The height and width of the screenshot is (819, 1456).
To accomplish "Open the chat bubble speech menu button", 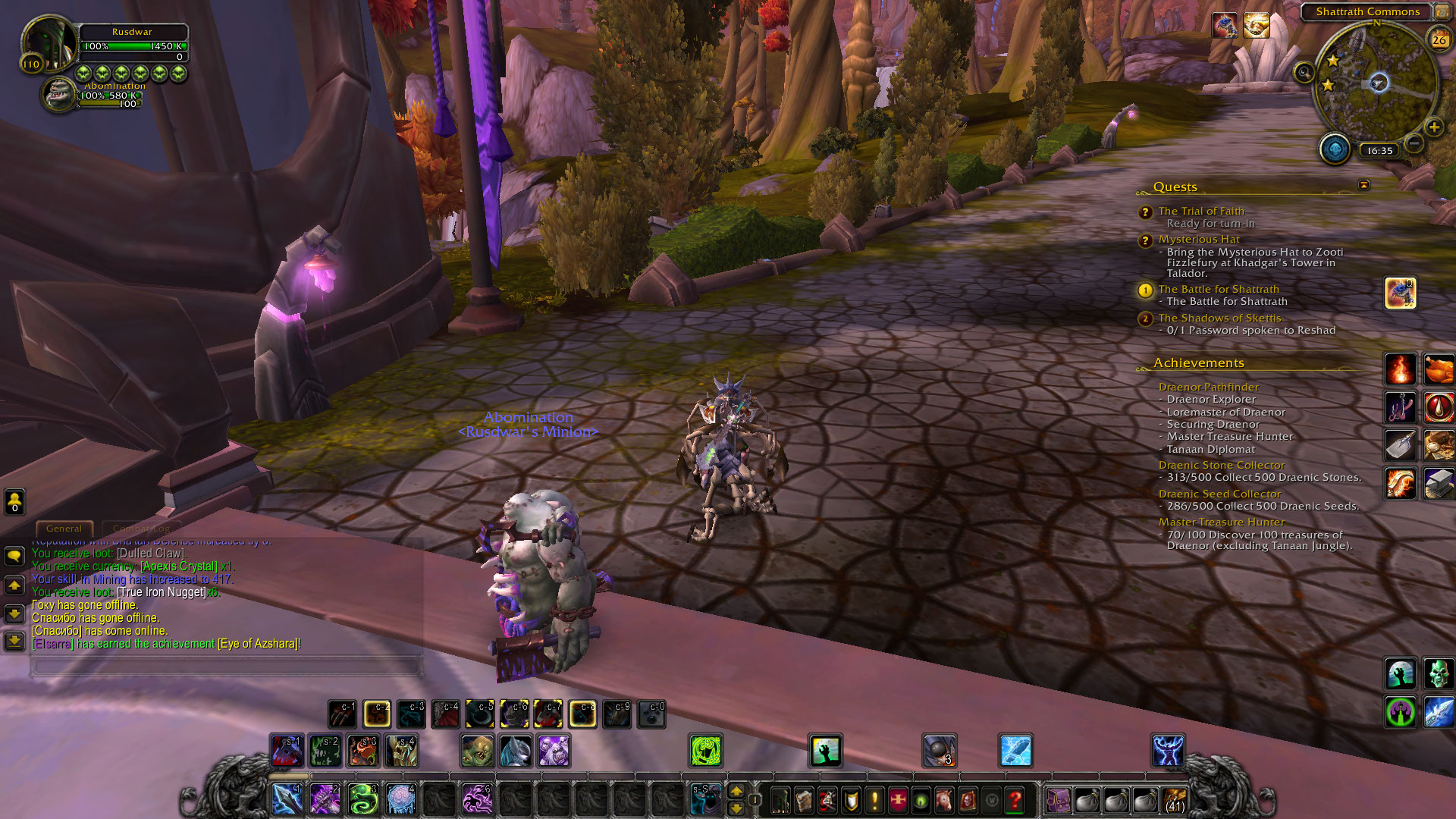I will 14,556.
